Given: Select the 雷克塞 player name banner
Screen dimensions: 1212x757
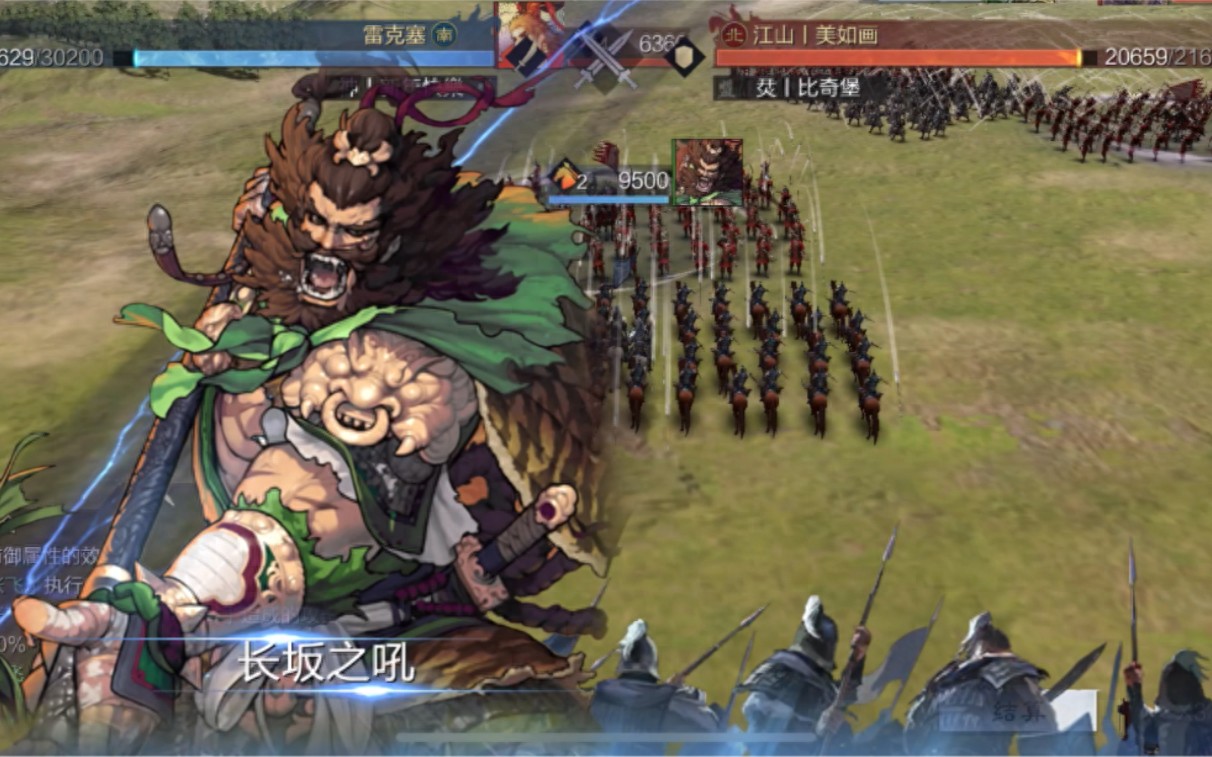Looking at the screenshot, I should 388,34.
